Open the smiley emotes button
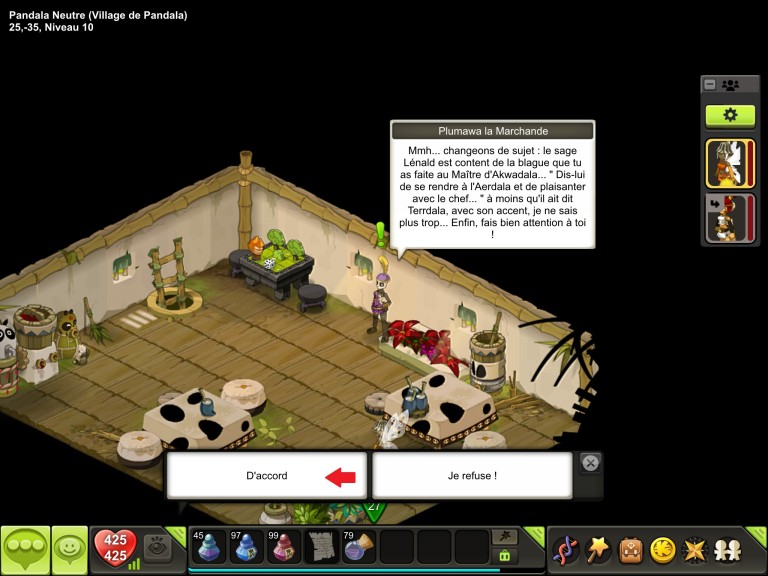 click(x=69, y=549)
